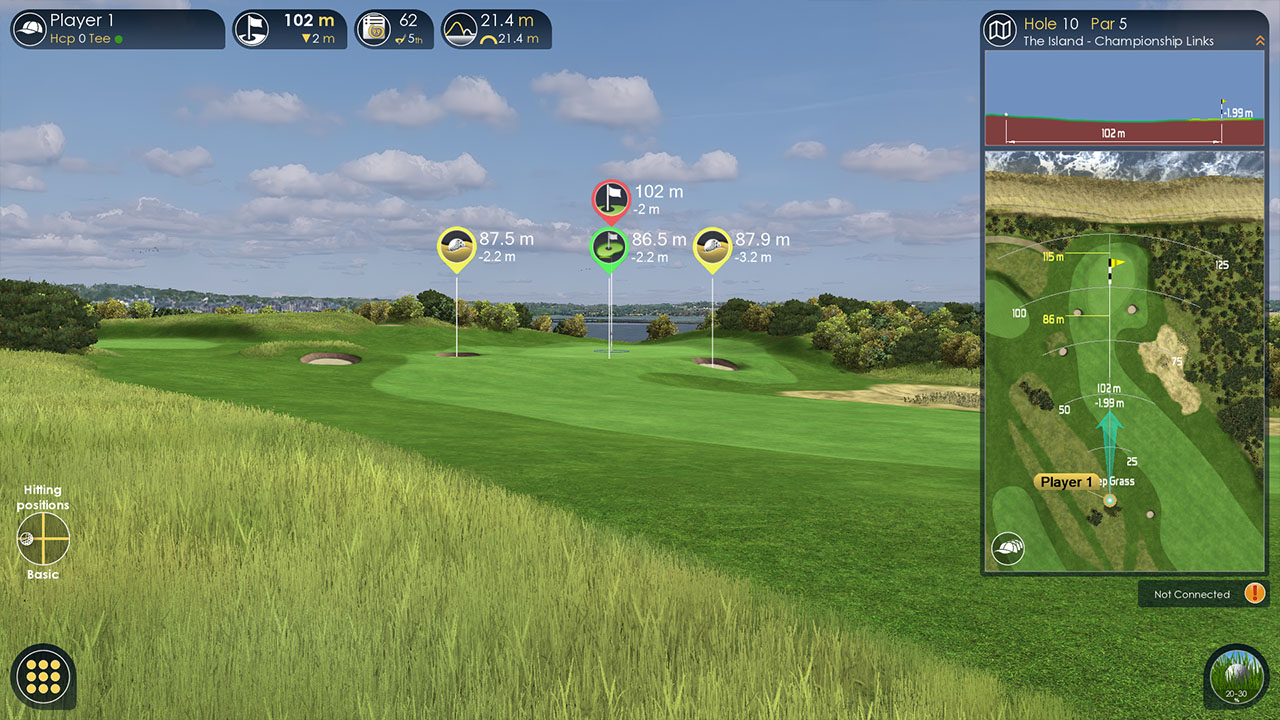Image resolution: width=1280 pixels, height=720 pixels.
Task: Click the shot trajectory height icon
Action: (460, 29)
